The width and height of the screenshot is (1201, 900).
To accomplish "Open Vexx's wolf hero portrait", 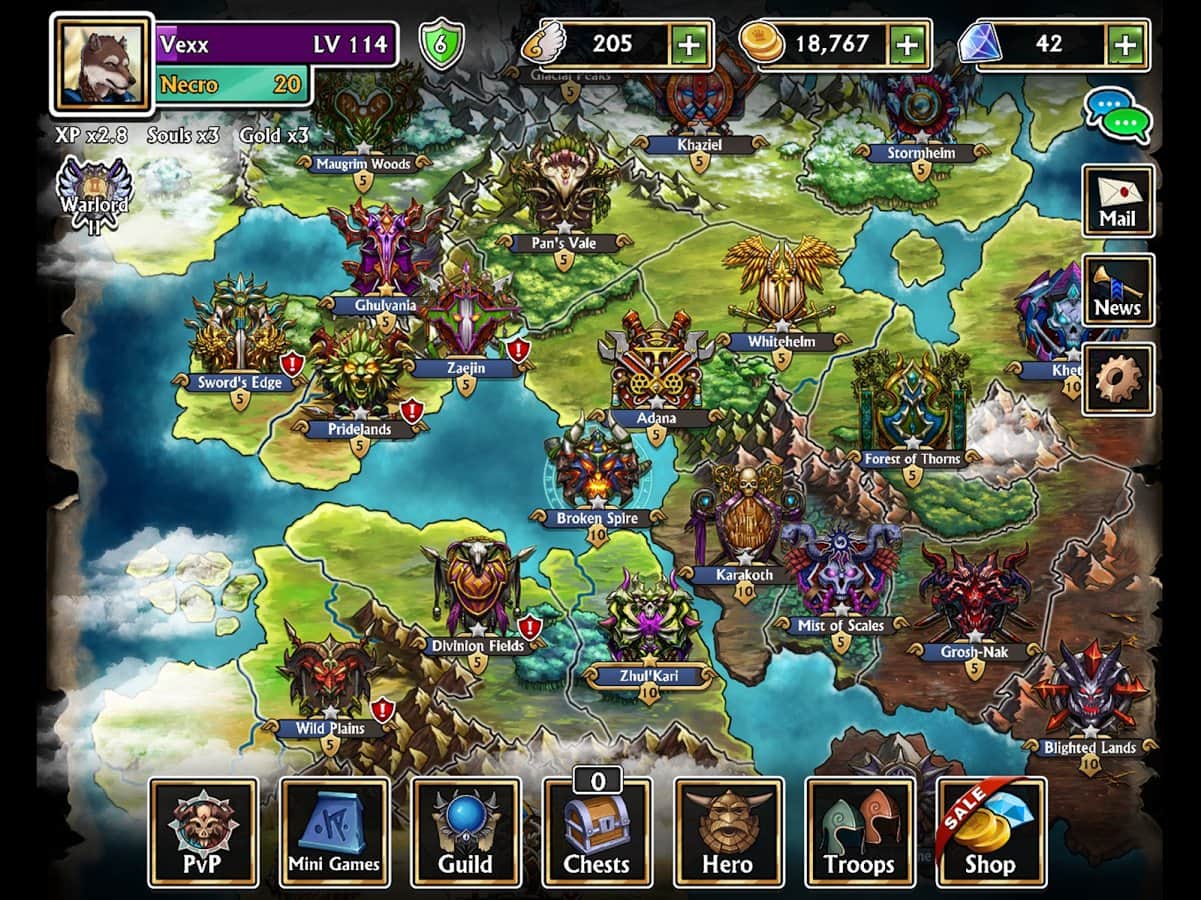I will [x=101, y=63].
